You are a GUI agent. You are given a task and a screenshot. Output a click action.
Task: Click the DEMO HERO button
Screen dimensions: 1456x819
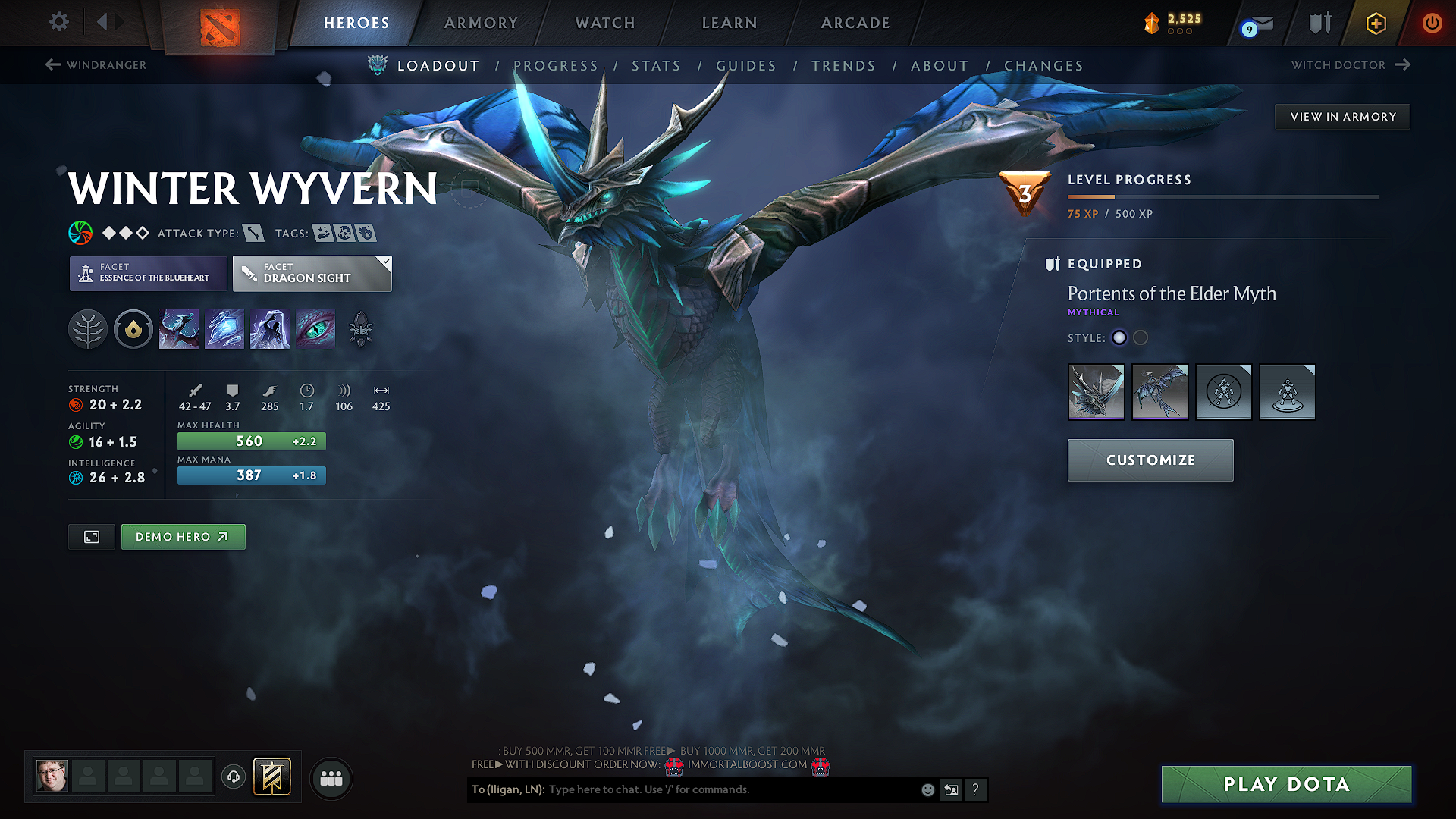(183, 536)
